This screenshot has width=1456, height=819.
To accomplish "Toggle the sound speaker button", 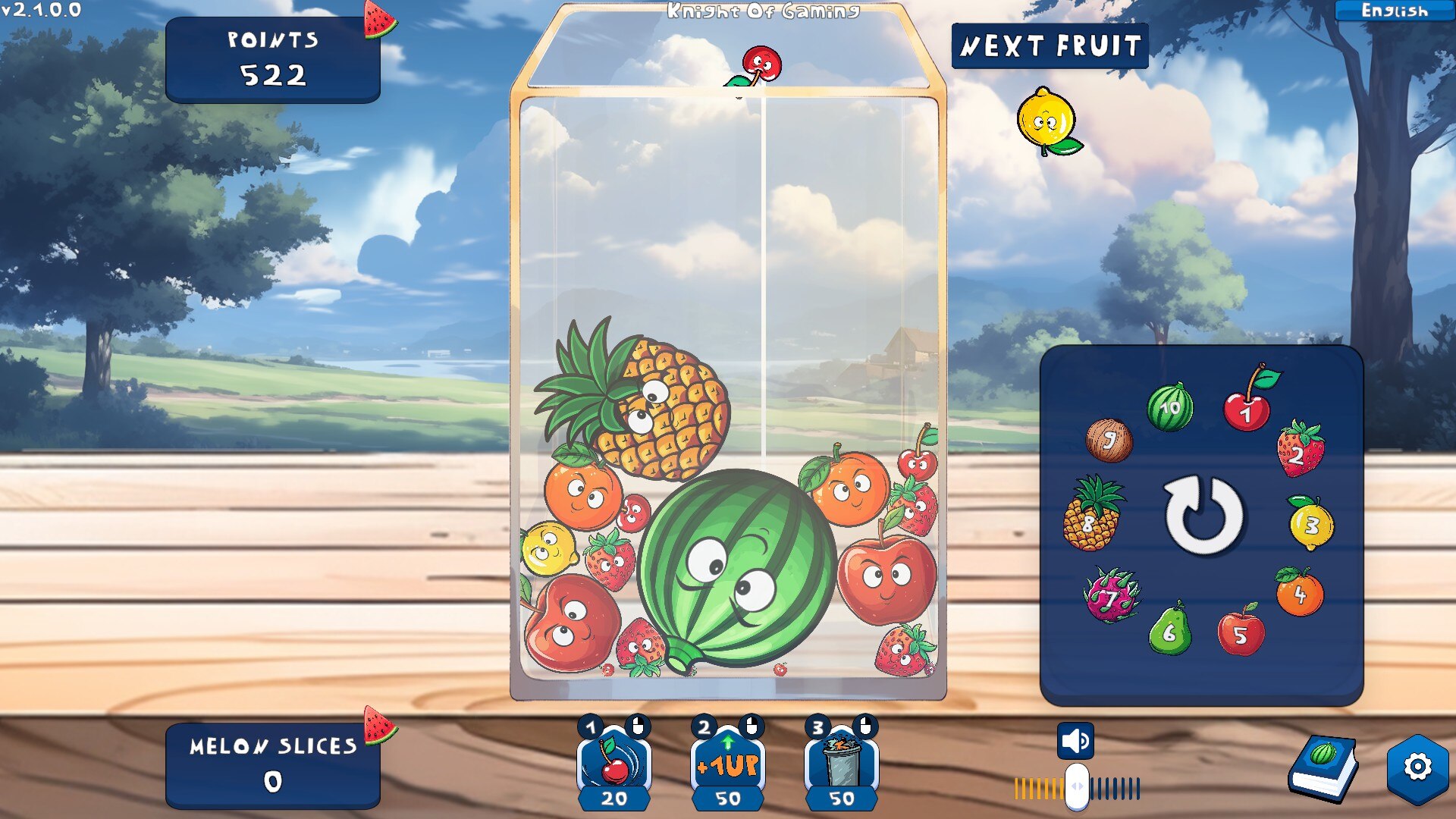I will (x=1075, y=741).
